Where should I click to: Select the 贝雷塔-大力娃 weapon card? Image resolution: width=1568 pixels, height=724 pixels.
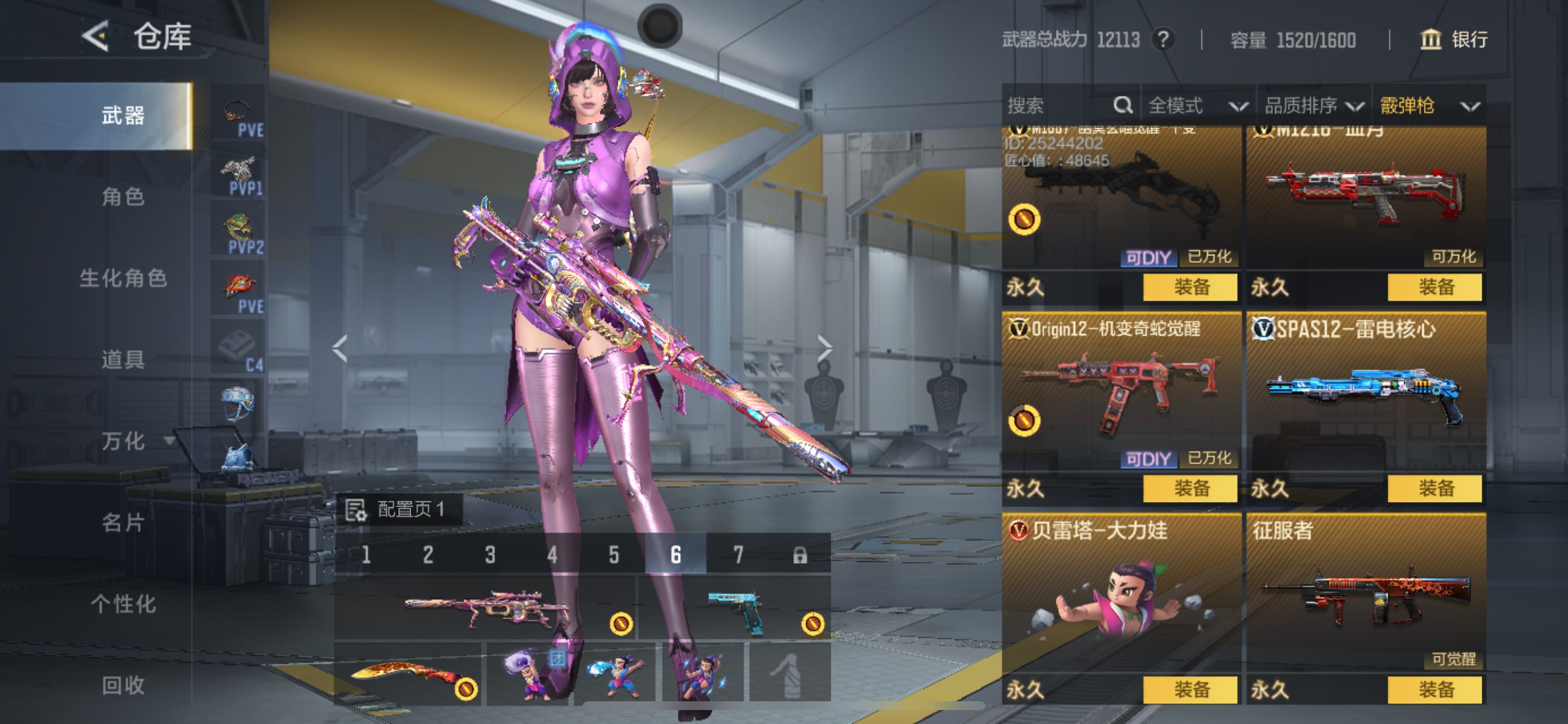[x=1121, y=596]
